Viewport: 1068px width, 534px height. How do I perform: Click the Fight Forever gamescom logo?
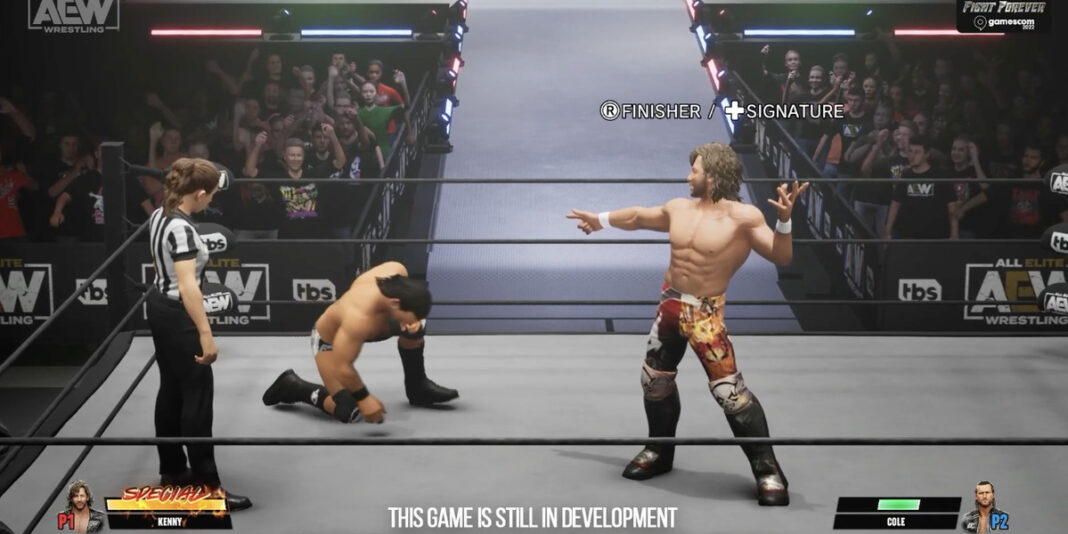coord(1003,15)
